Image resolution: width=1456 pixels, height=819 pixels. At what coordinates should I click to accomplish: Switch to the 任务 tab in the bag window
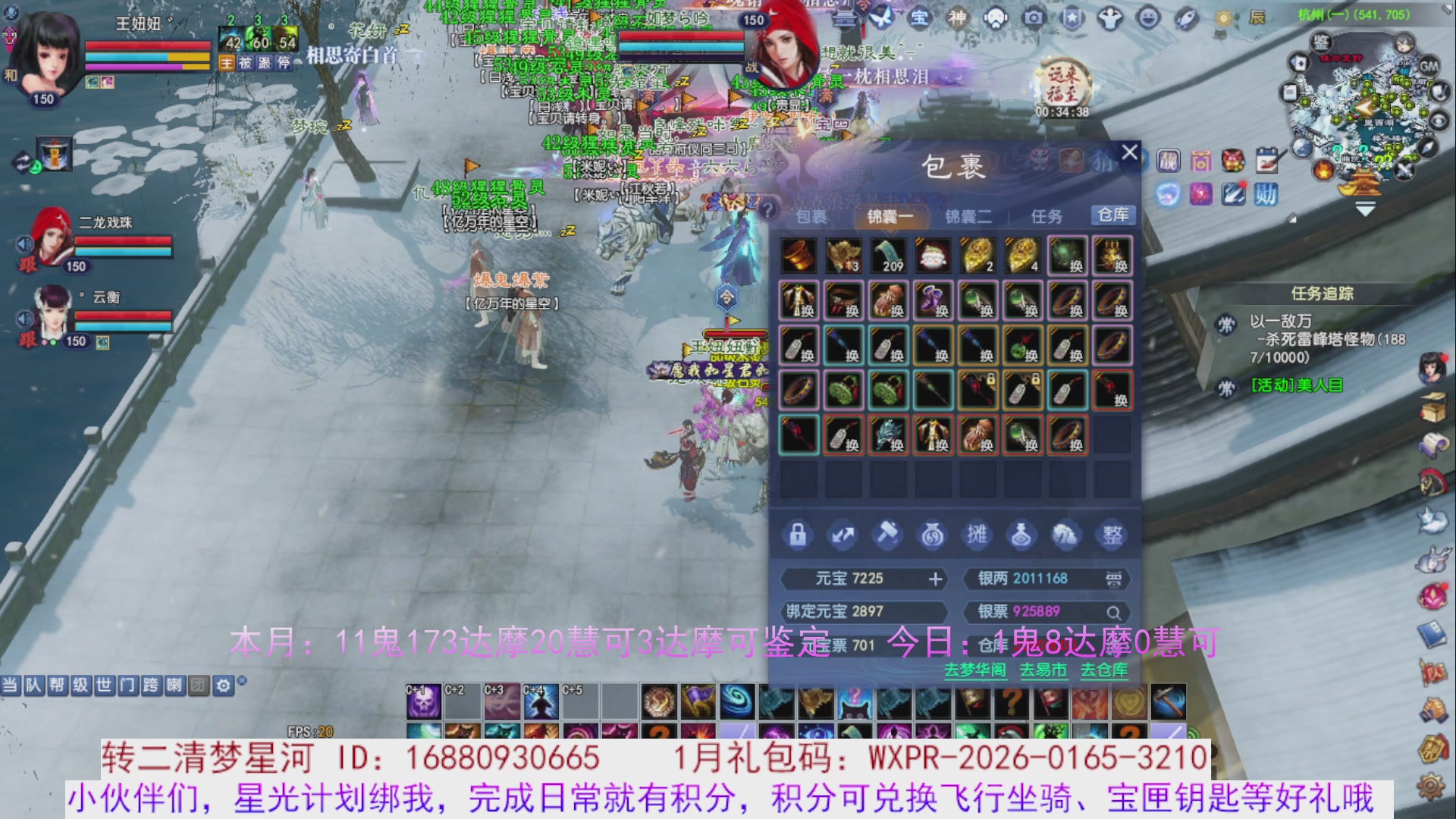coord(1047,216)
